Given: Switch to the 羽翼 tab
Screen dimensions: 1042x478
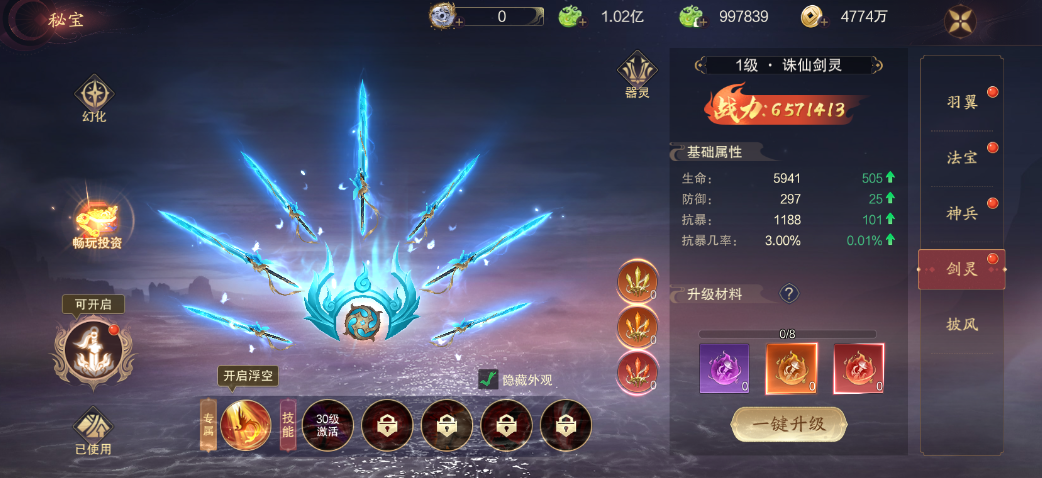Looking at the screenshot, I should click(962, 102).
